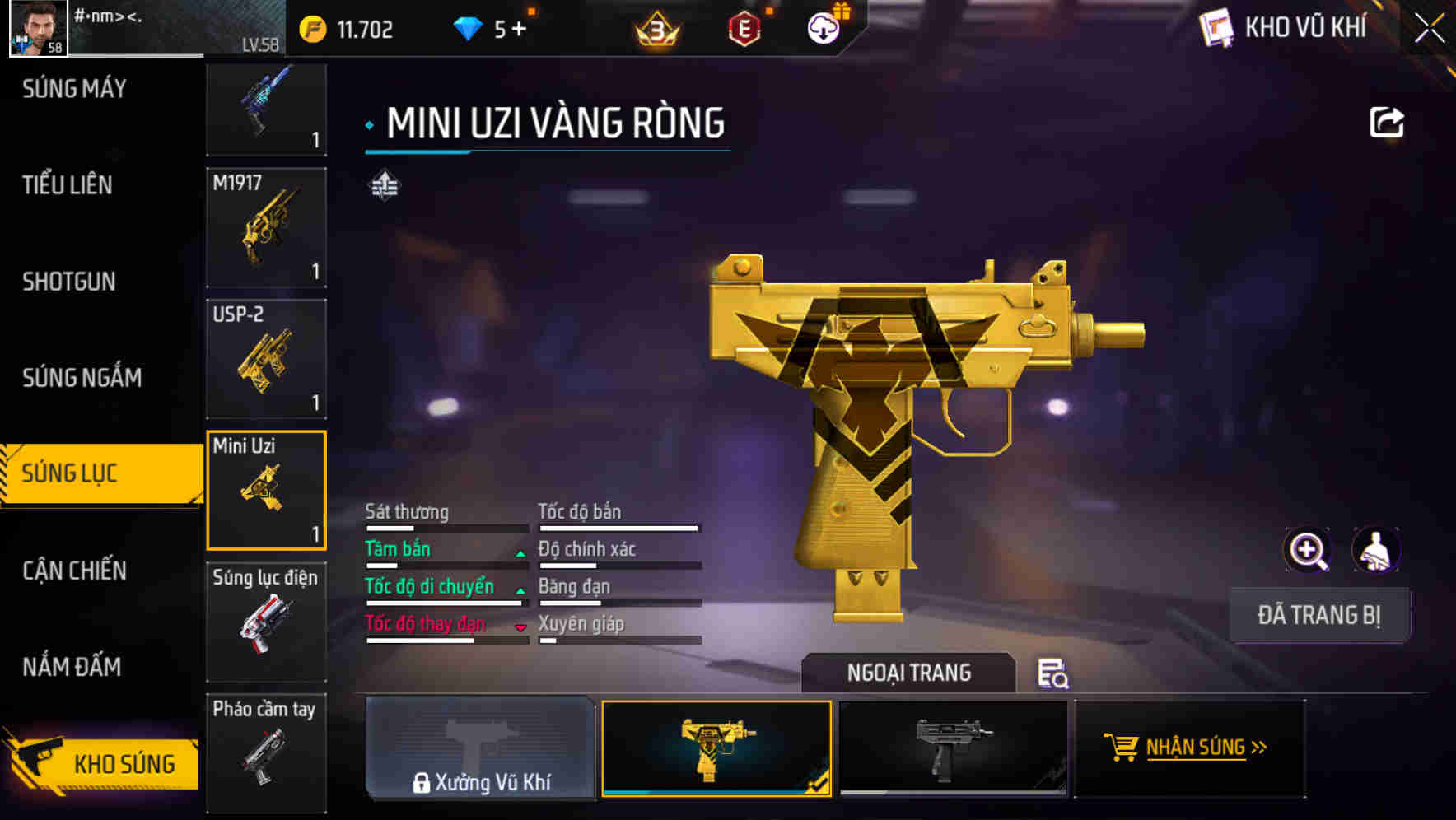Select the TIỂU LIÊN weapon category
The width and height of the screenshot is (1456, 820).
(68, 185)
